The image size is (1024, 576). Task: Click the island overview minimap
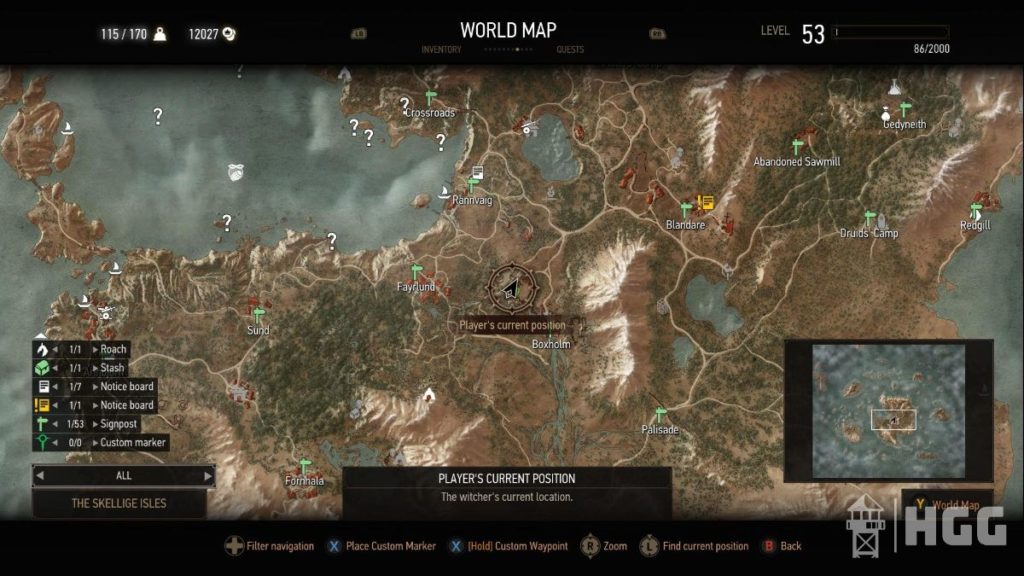(888, 410)
